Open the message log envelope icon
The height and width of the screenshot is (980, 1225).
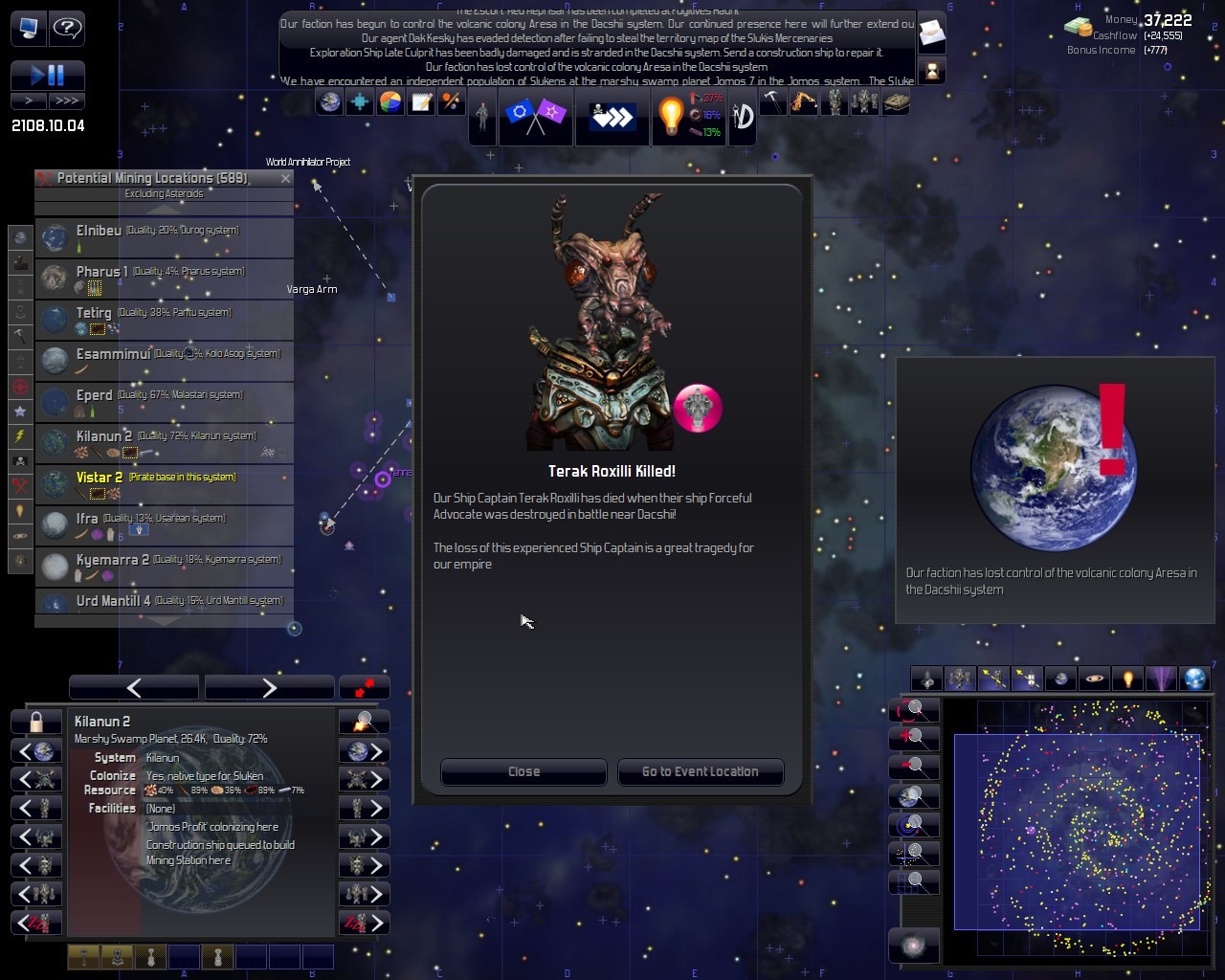coord(931,35)
